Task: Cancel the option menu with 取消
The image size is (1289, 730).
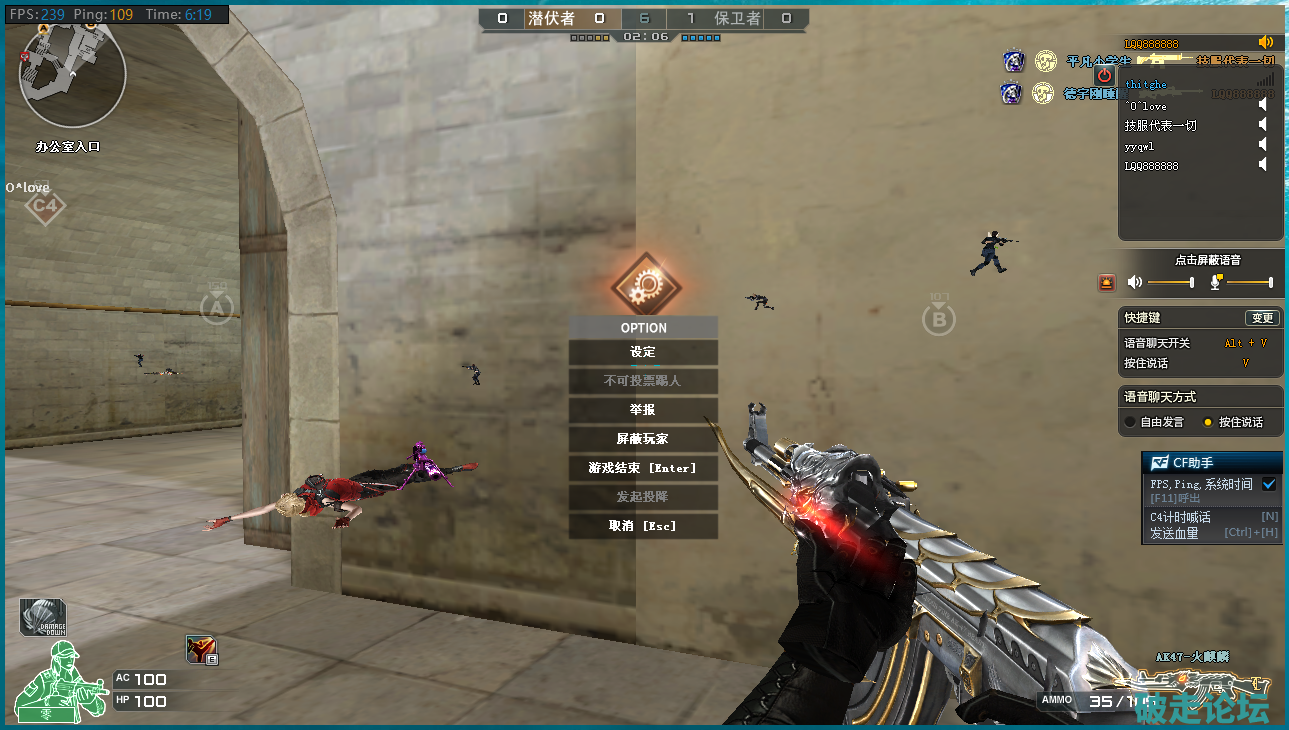Action: pyautogui.click(x=643, y=526)
